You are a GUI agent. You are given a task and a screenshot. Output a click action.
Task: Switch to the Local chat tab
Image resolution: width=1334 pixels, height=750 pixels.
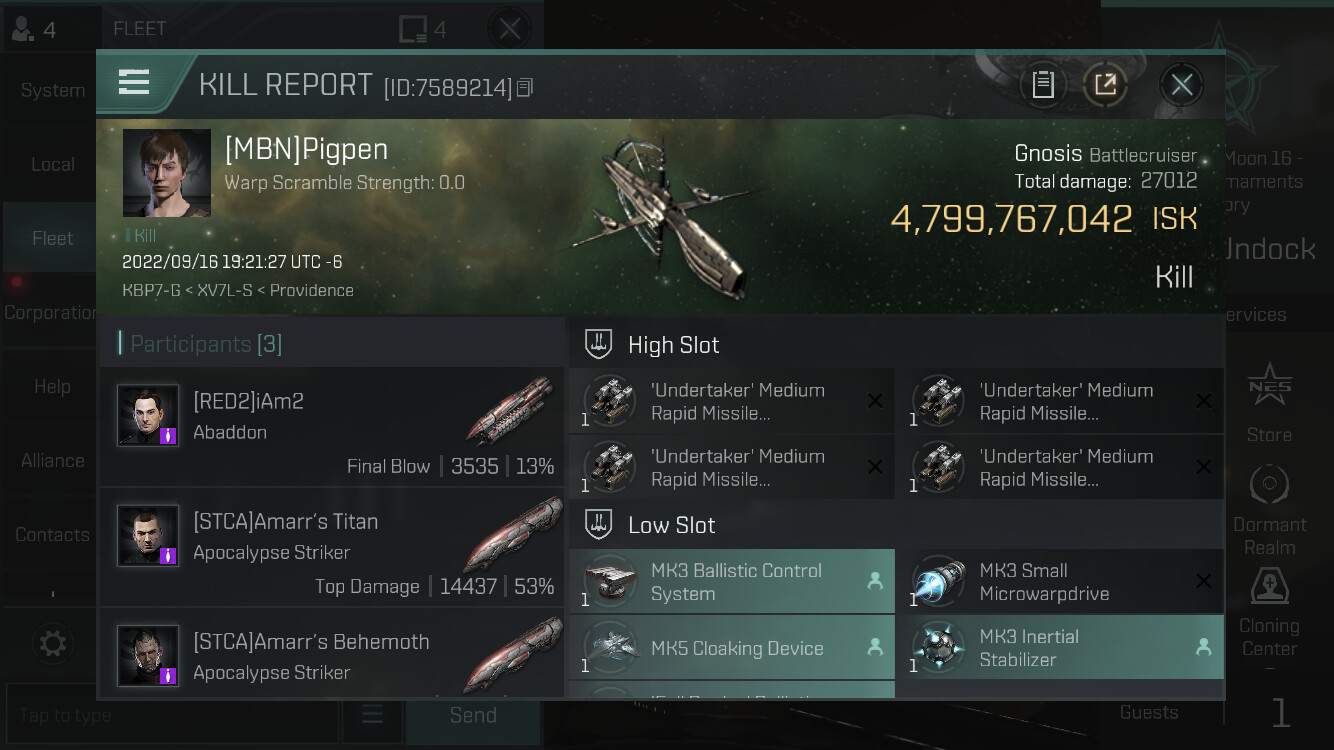52,164
